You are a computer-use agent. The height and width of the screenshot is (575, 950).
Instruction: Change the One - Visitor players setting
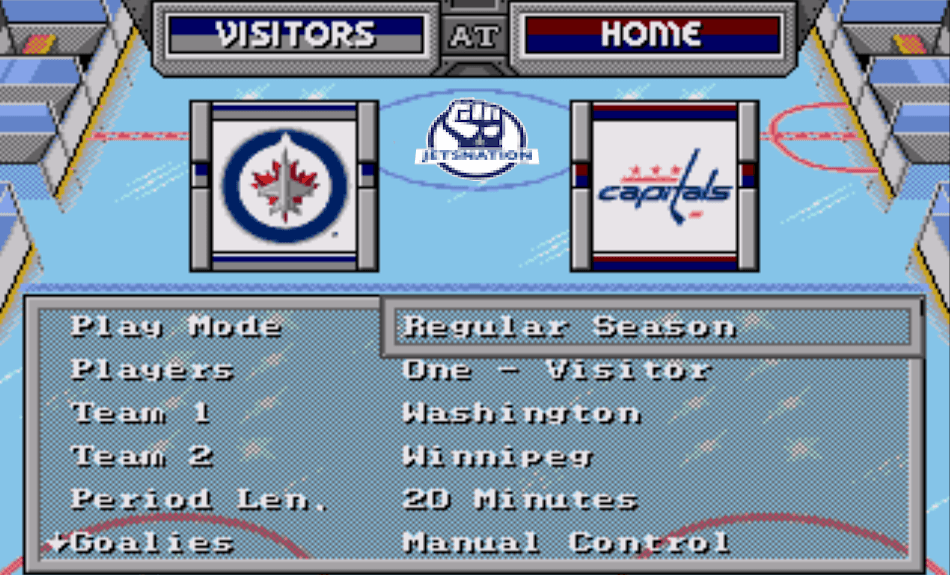pyautogui.click(x=556, y=369)
